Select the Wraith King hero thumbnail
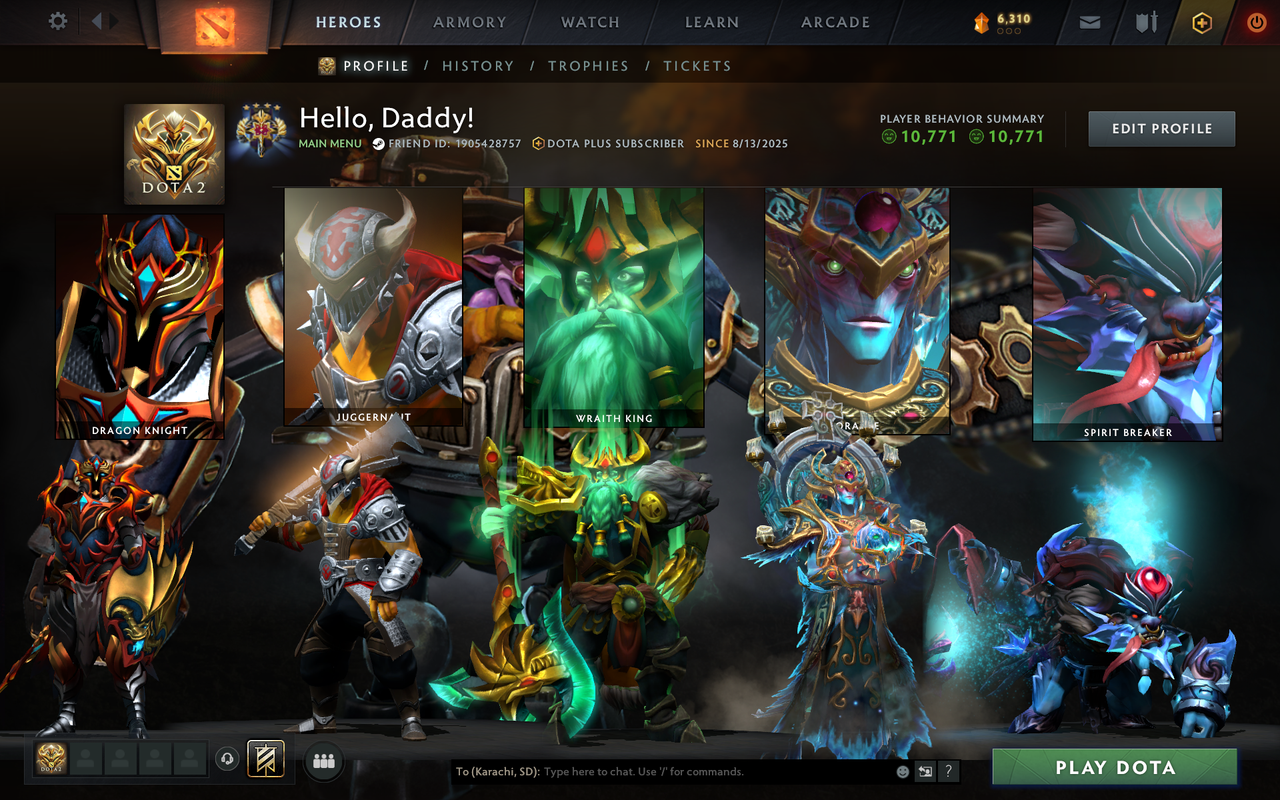Image resolution: width=1280 pixels, height=800 pixels. 613,305
